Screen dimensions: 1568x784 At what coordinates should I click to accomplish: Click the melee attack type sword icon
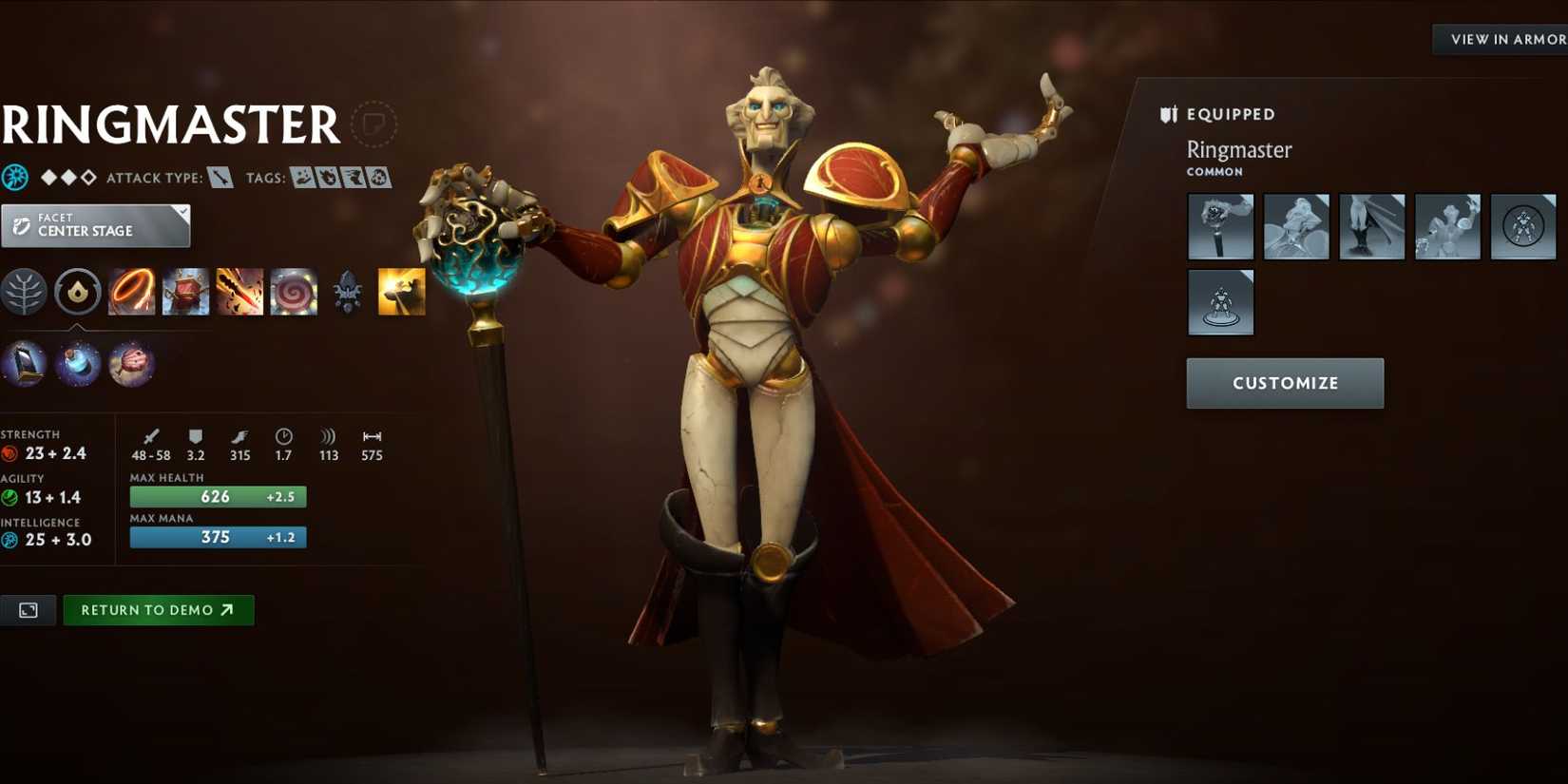(220, 178)
